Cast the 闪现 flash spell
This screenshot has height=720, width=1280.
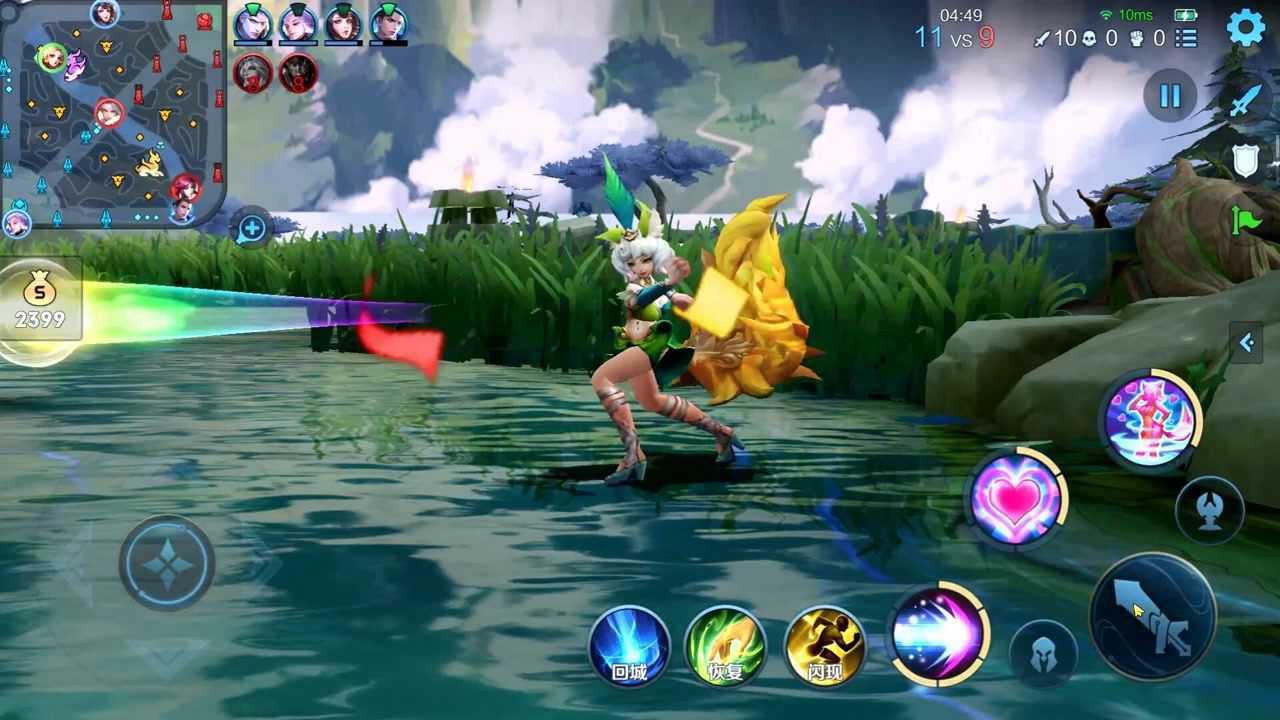825,646
